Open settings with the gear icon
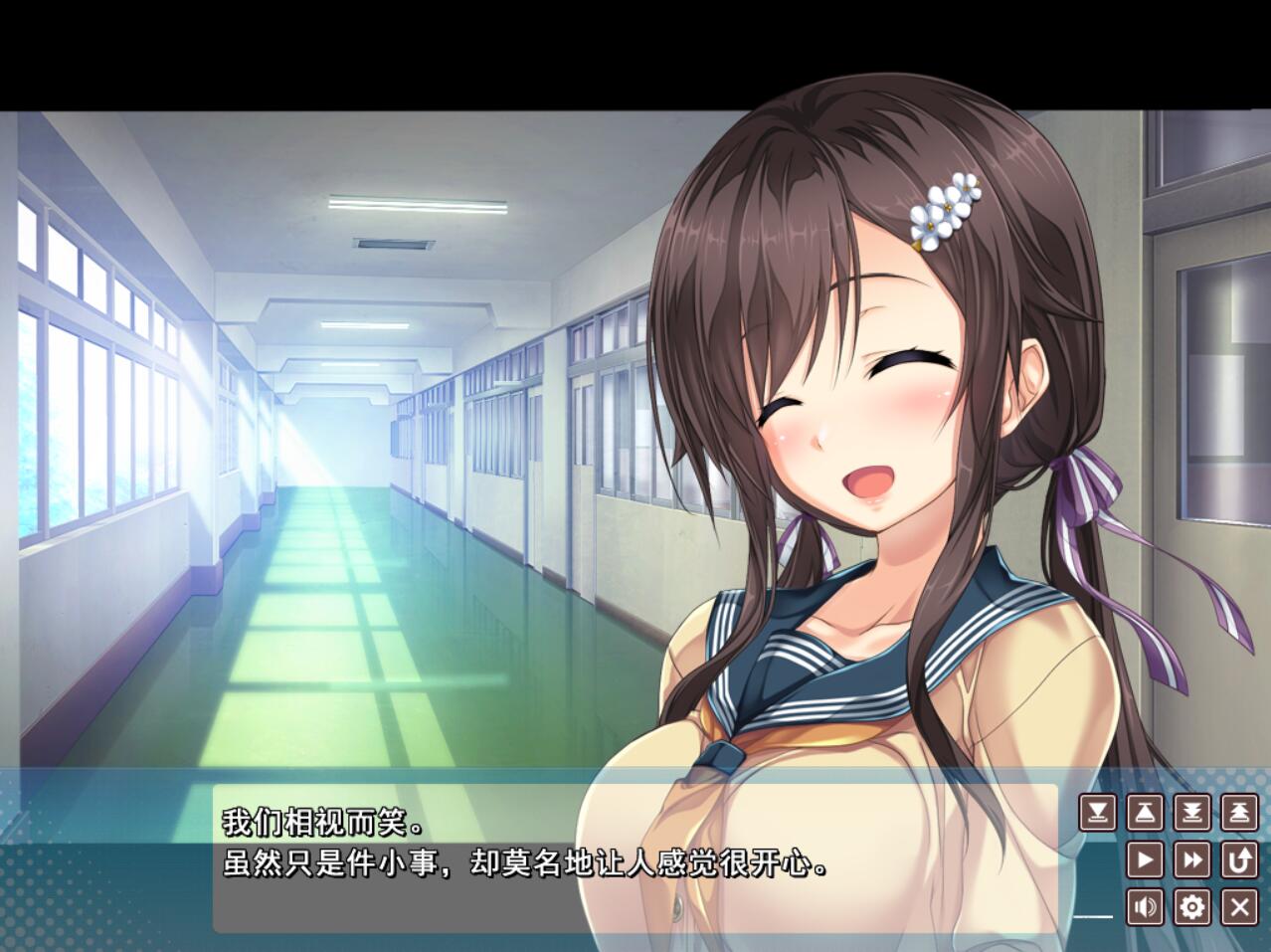Viewport: 1271px width, 952px height. coord(1192,906)
